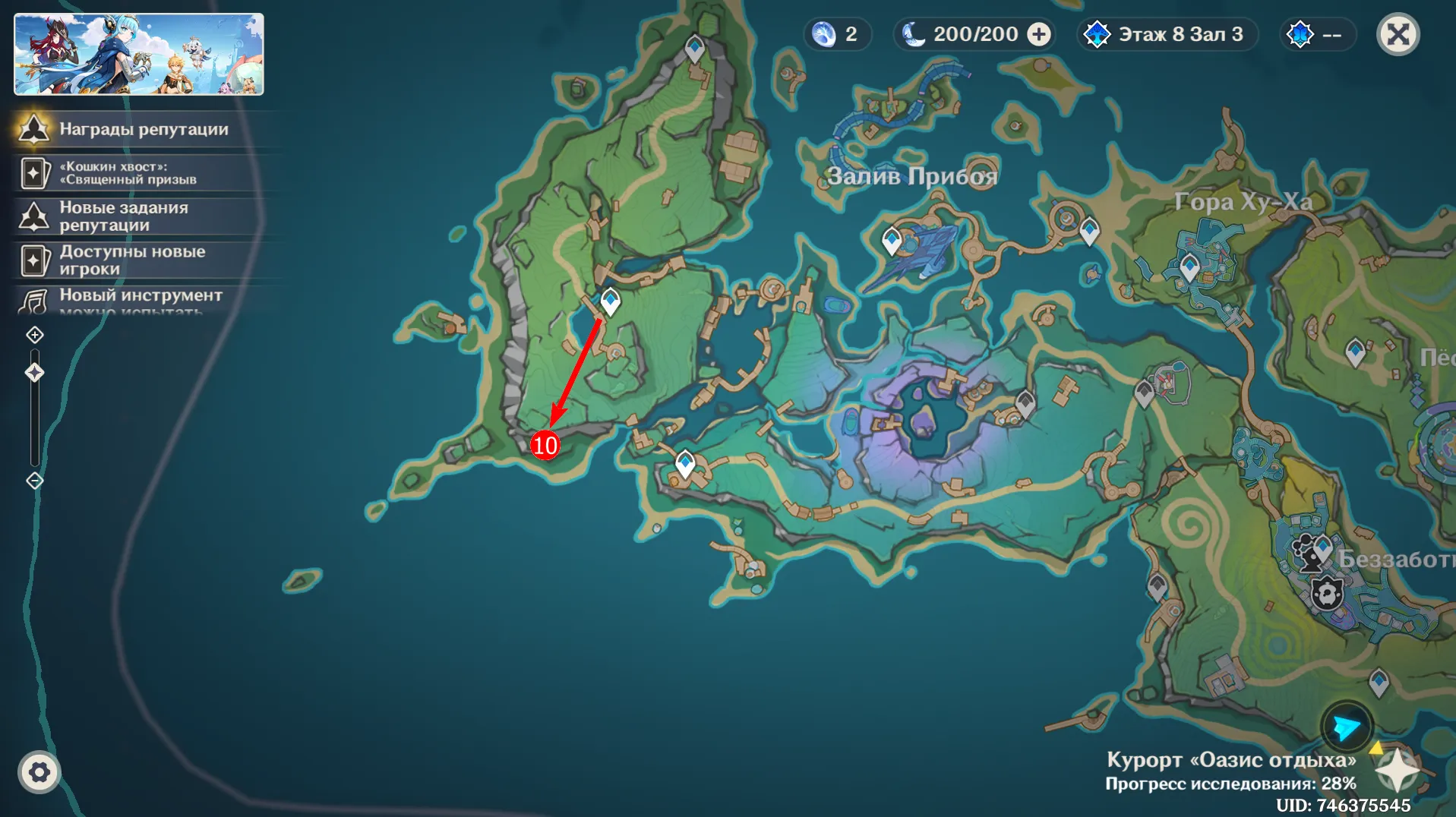The width and height of the screenshot is (1456, 817).
Task: Open the event banner thumbnail
Action: 139,54
